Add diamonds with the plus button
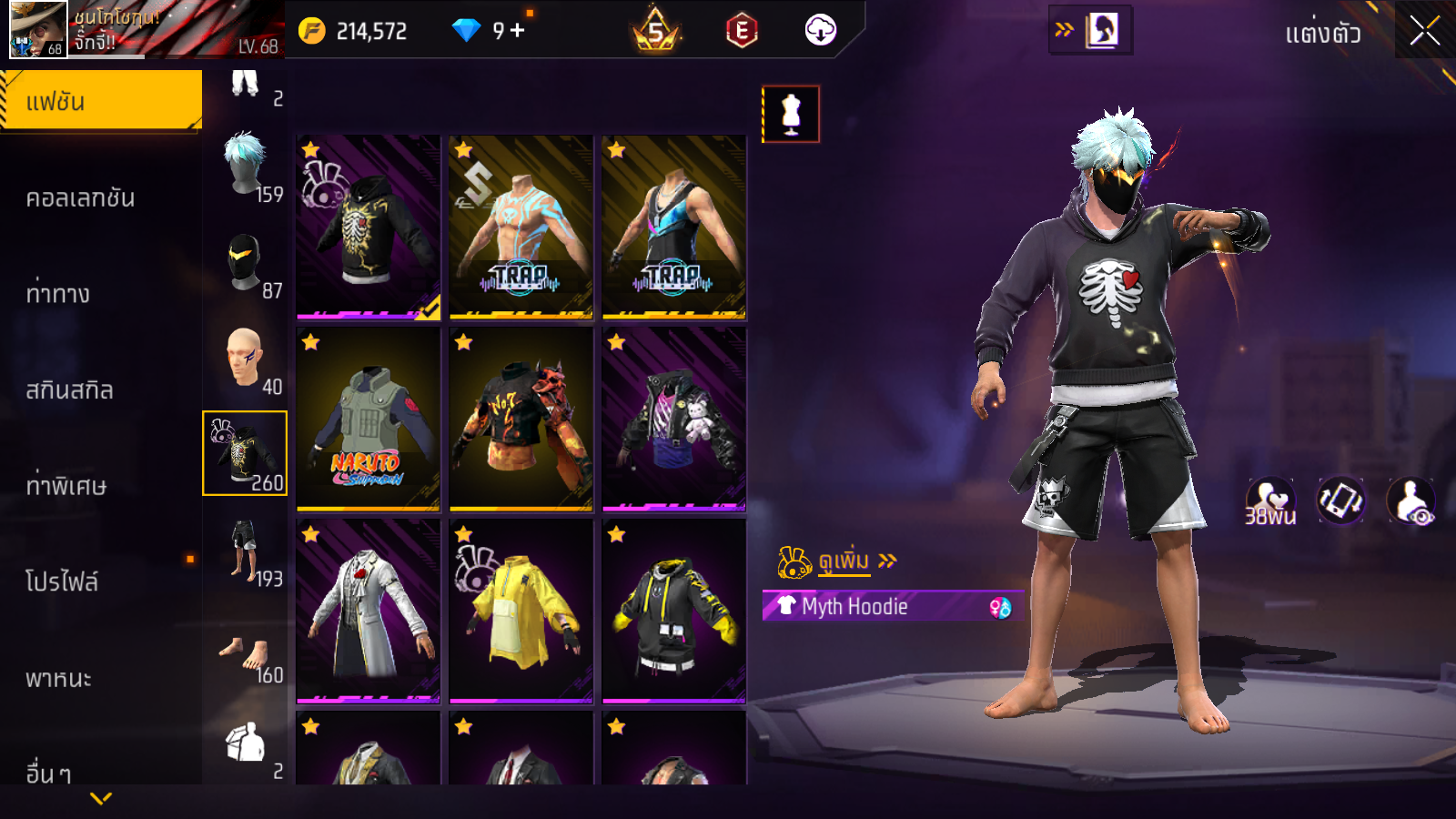This screenshot has height=819, width=1456. click(518, 30)
